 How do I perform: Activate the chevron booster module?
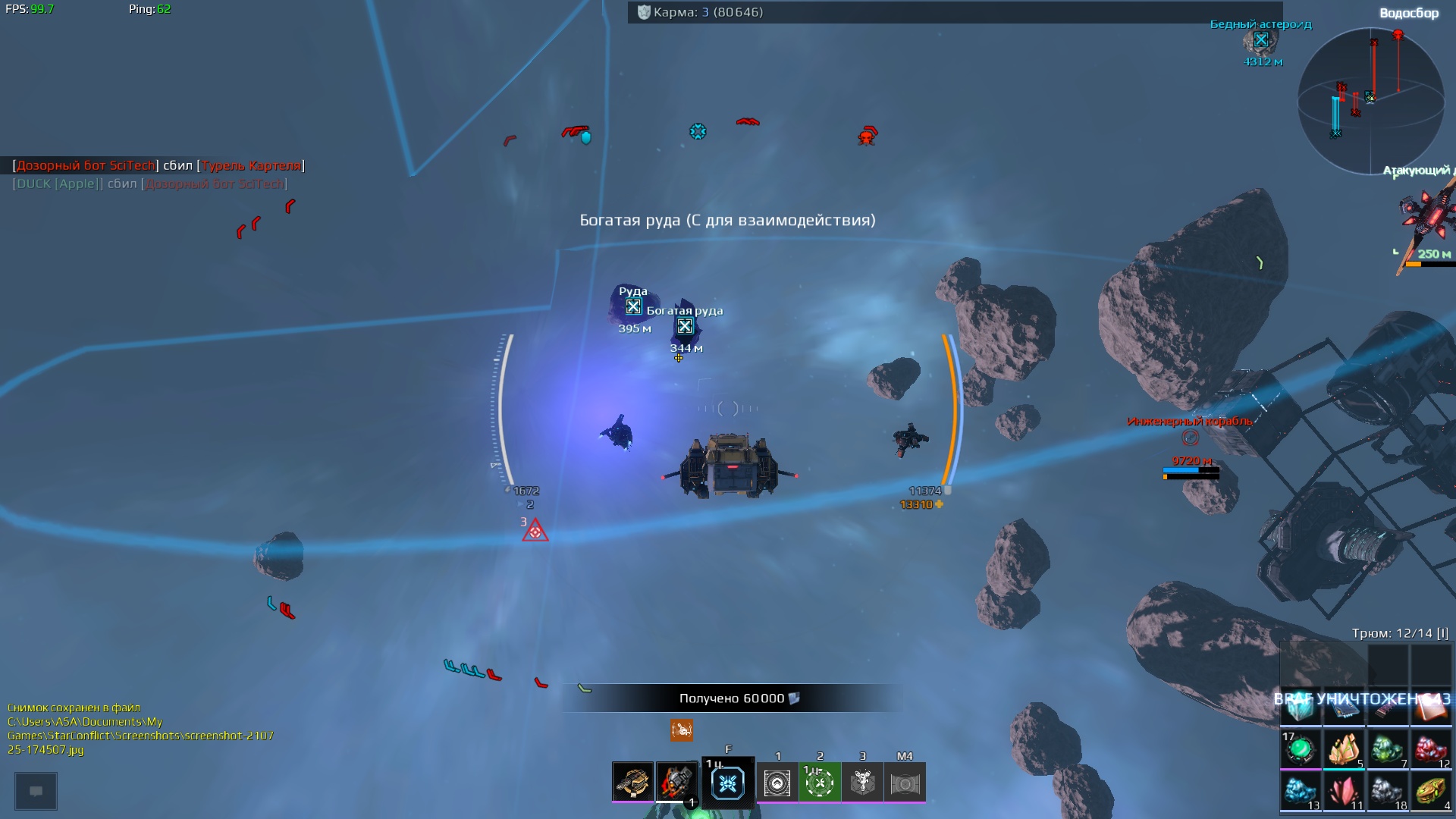point(777,783)
